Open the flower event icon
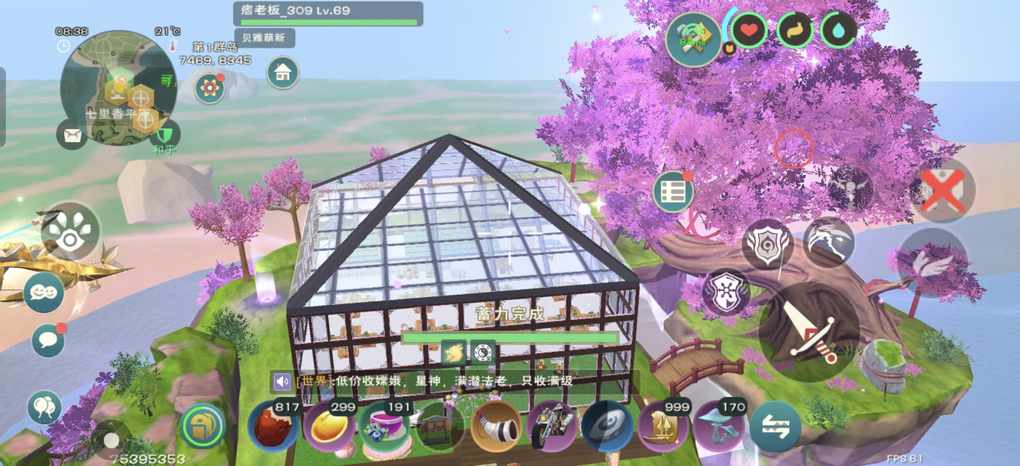Screen dimensions: 1020x466 click(x=209, y=88)
